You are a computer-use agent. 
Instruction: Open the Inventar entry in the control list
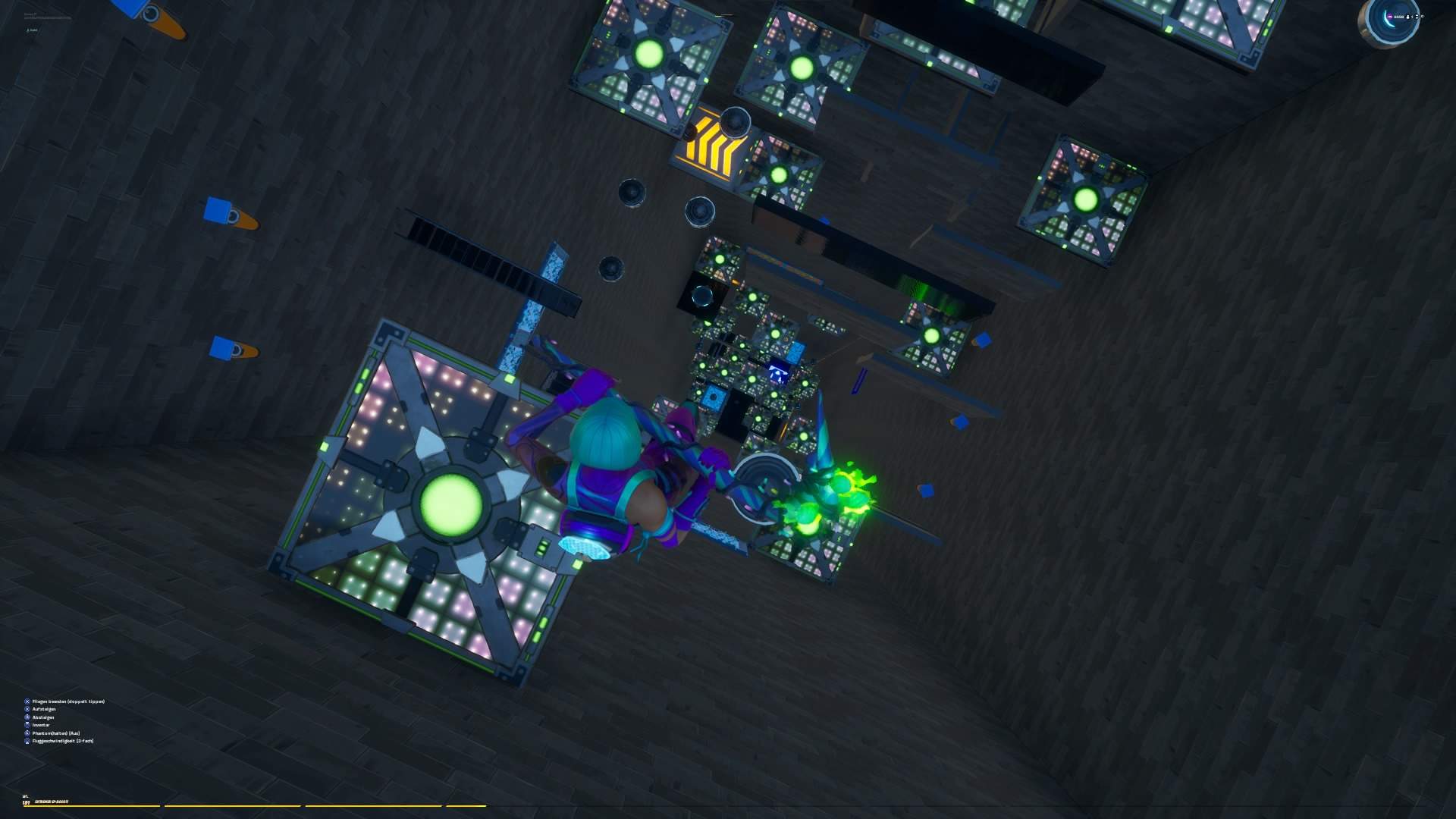(41, 725)
